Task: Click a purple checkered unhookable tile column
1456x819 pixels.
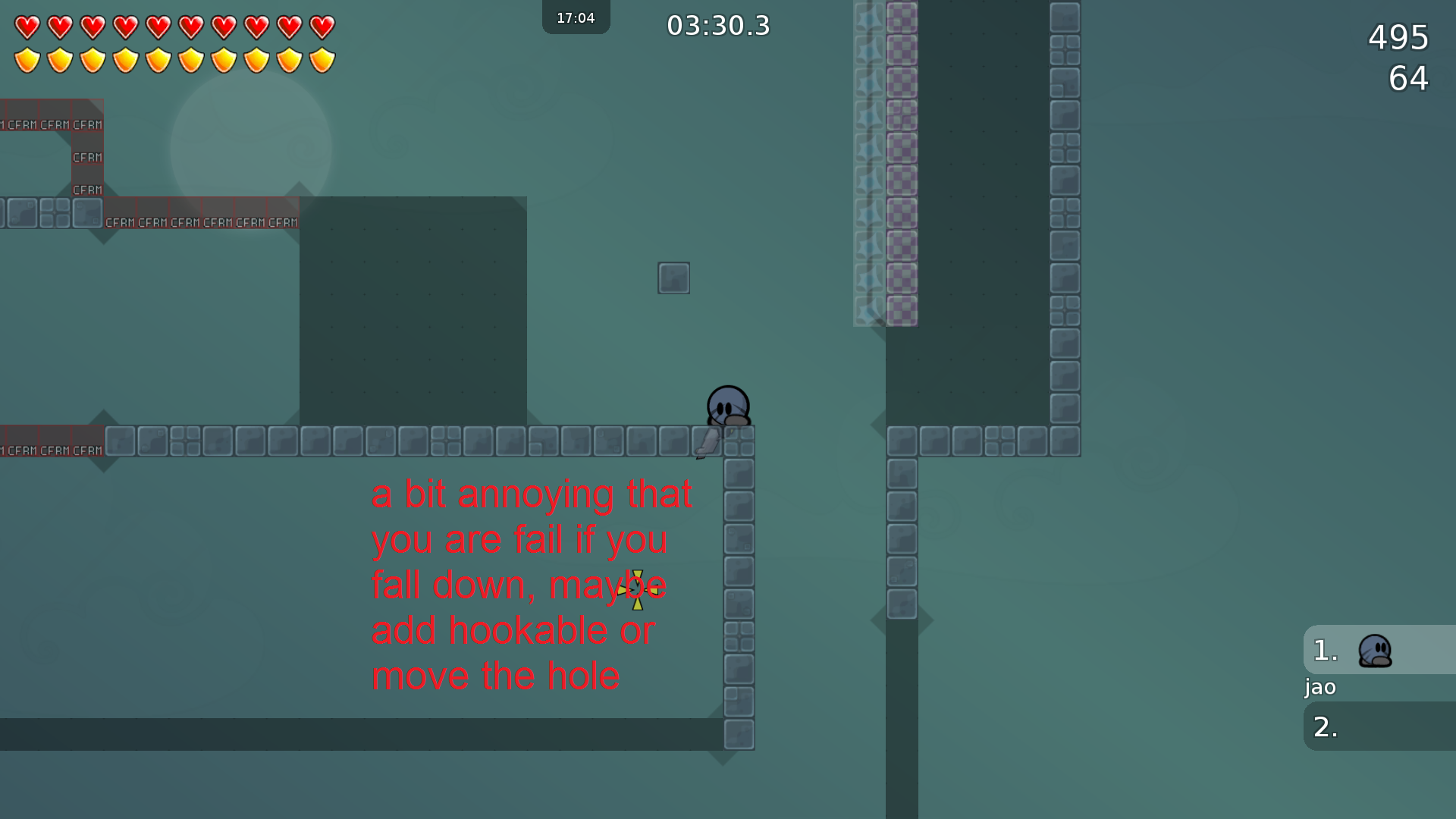Action: click(901, 152)
